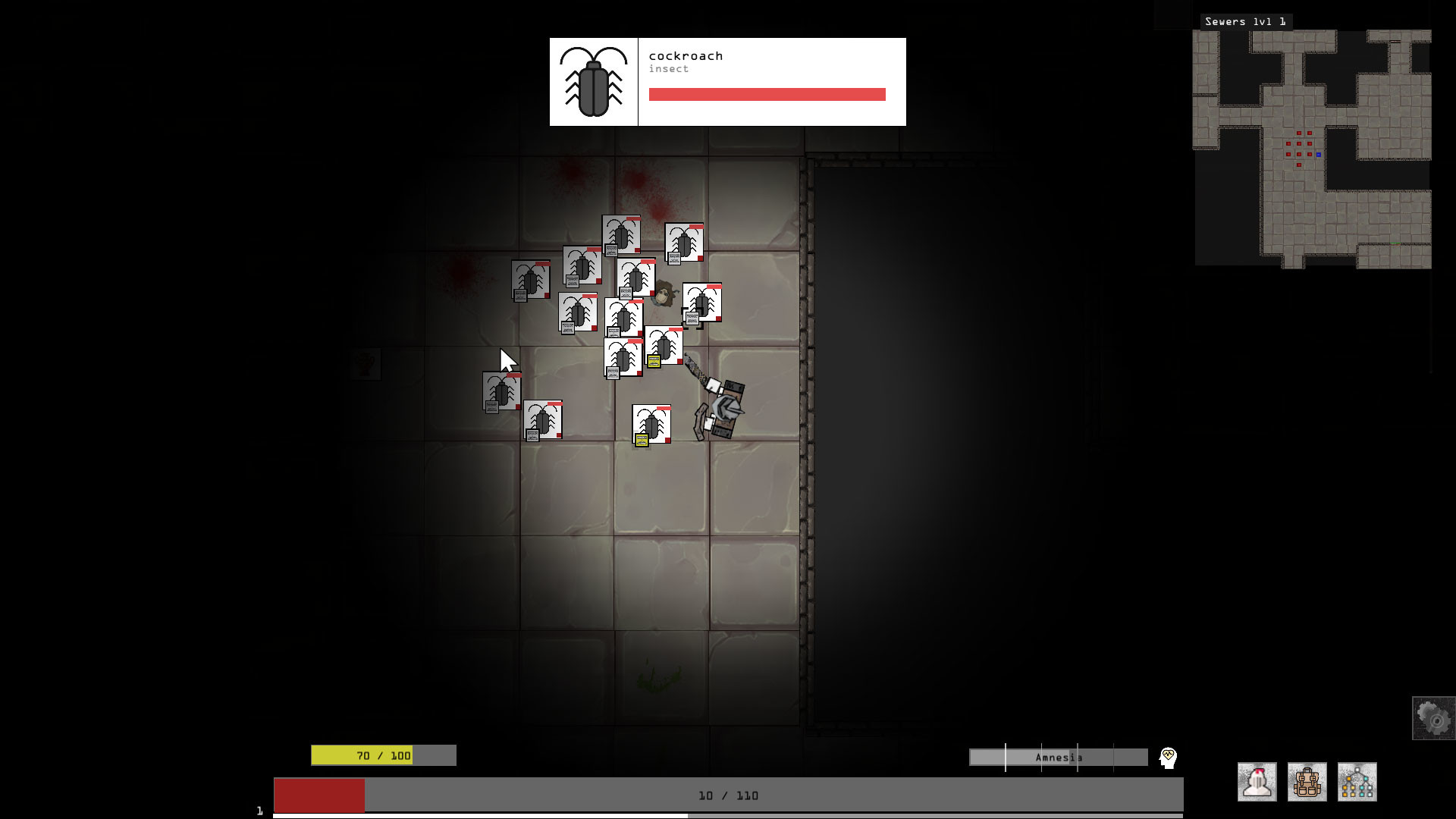Click the Sewers lvl 1 label

pyautogui.click(x=1246, y=21)
